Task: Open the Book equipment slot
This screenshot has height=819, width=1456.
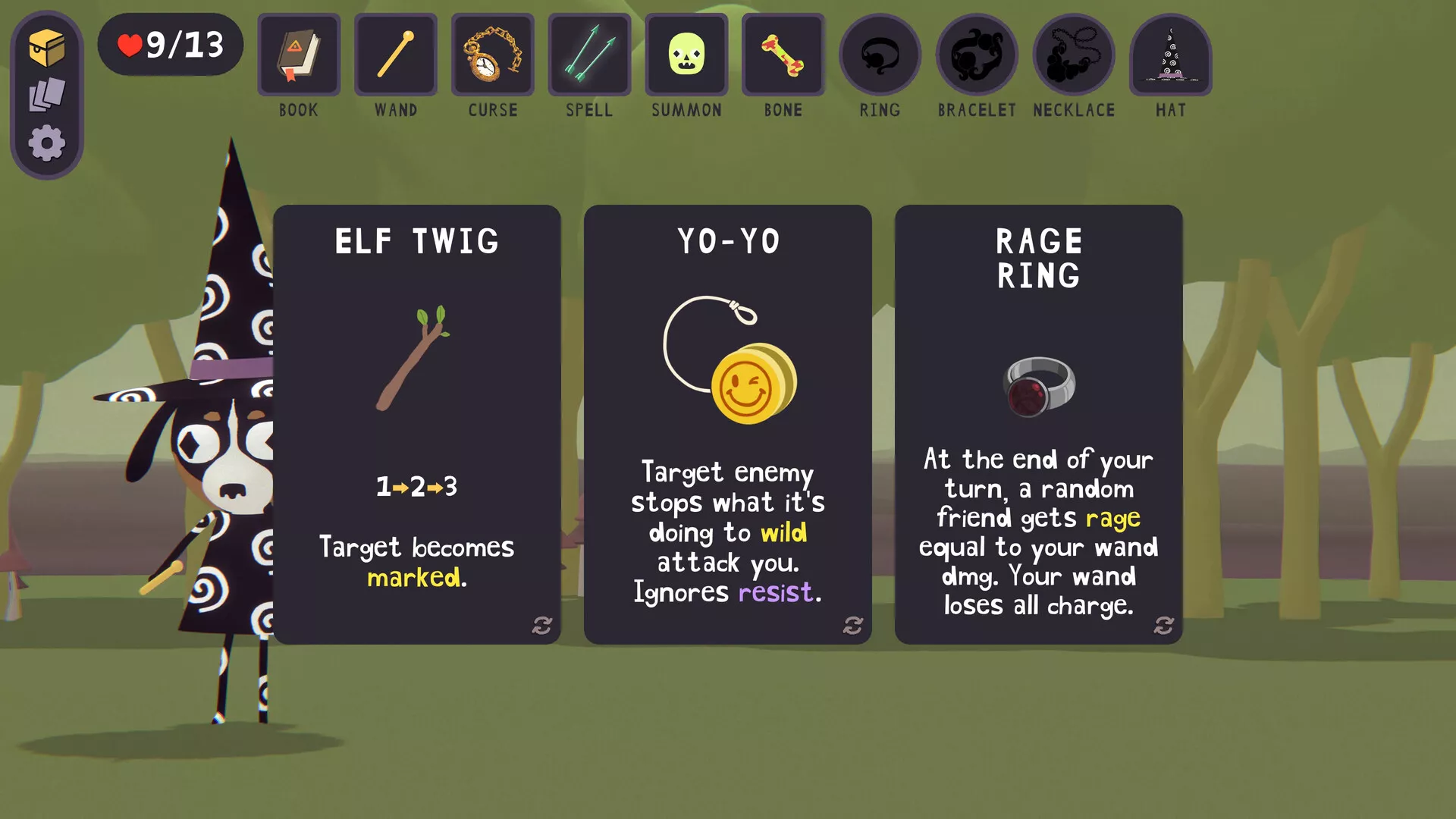Action: pyautogui.click(x=299, y=55)
